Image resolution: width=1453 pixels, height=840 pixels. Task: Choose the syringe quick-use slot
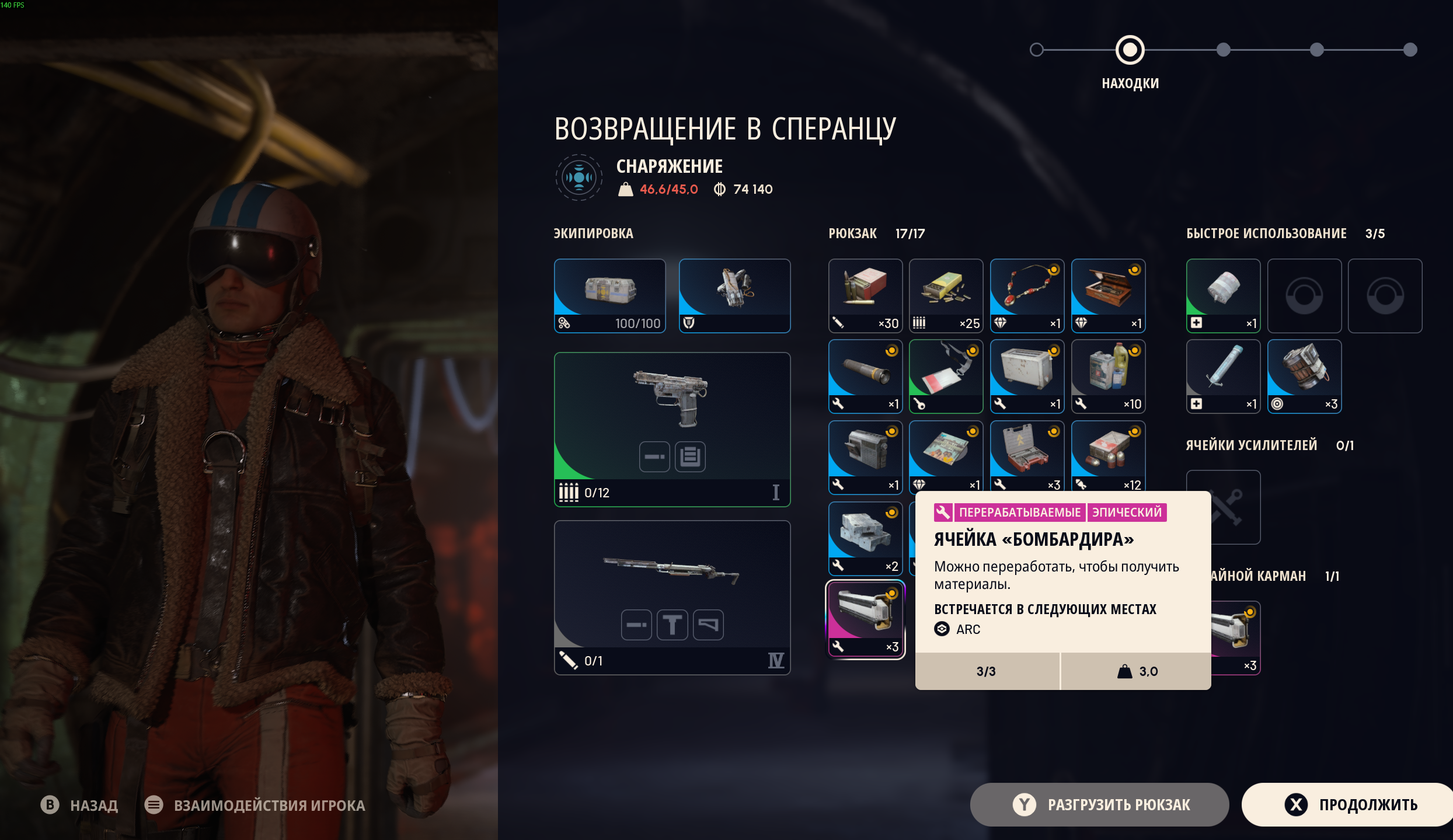tap(1223, 377)
